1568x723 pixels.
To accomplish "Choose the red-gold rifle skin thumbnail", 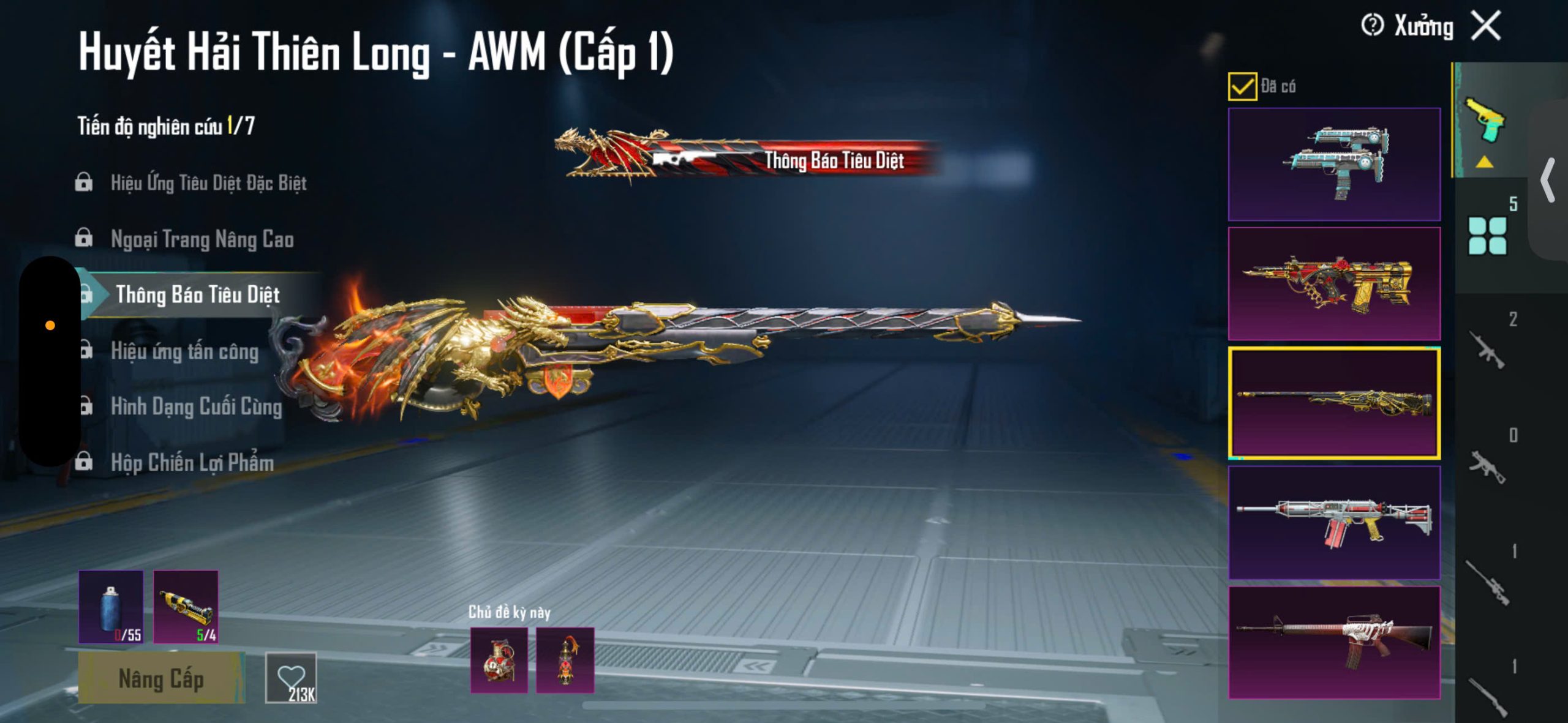I will pos(1334,283).
